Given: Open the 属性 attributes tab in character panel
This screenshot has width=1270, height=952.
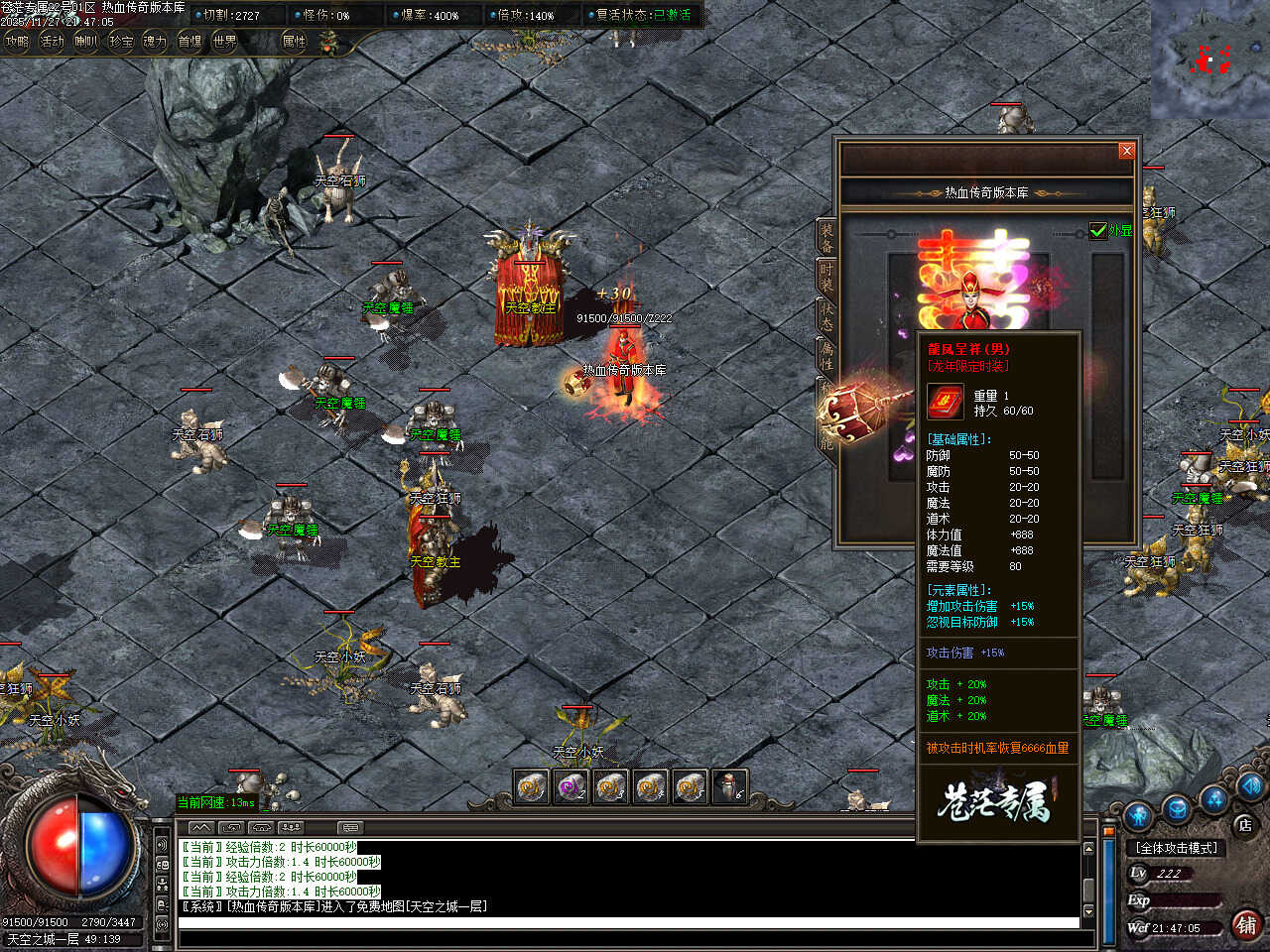Looking at the screenshot, I should pyautogui.click(x=826, y=356).
